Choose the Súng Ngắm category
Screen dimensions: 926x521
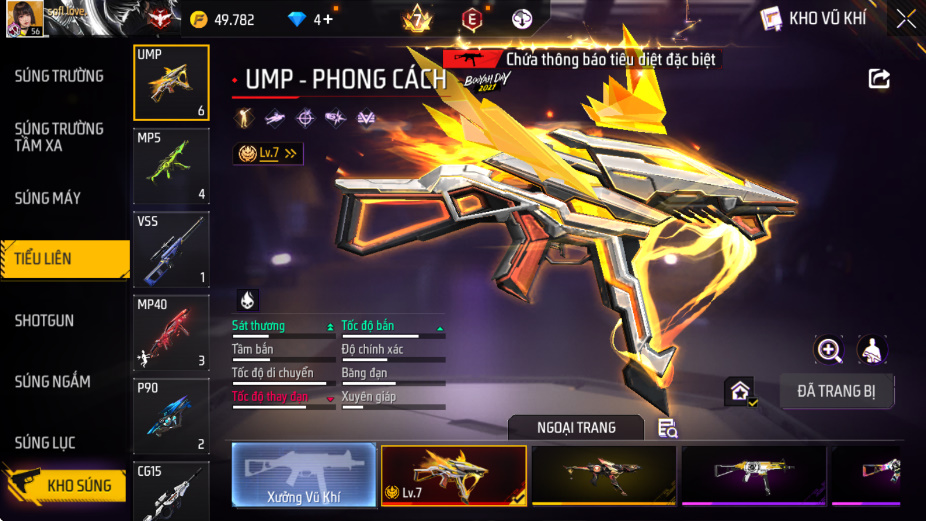click(52, 382)
